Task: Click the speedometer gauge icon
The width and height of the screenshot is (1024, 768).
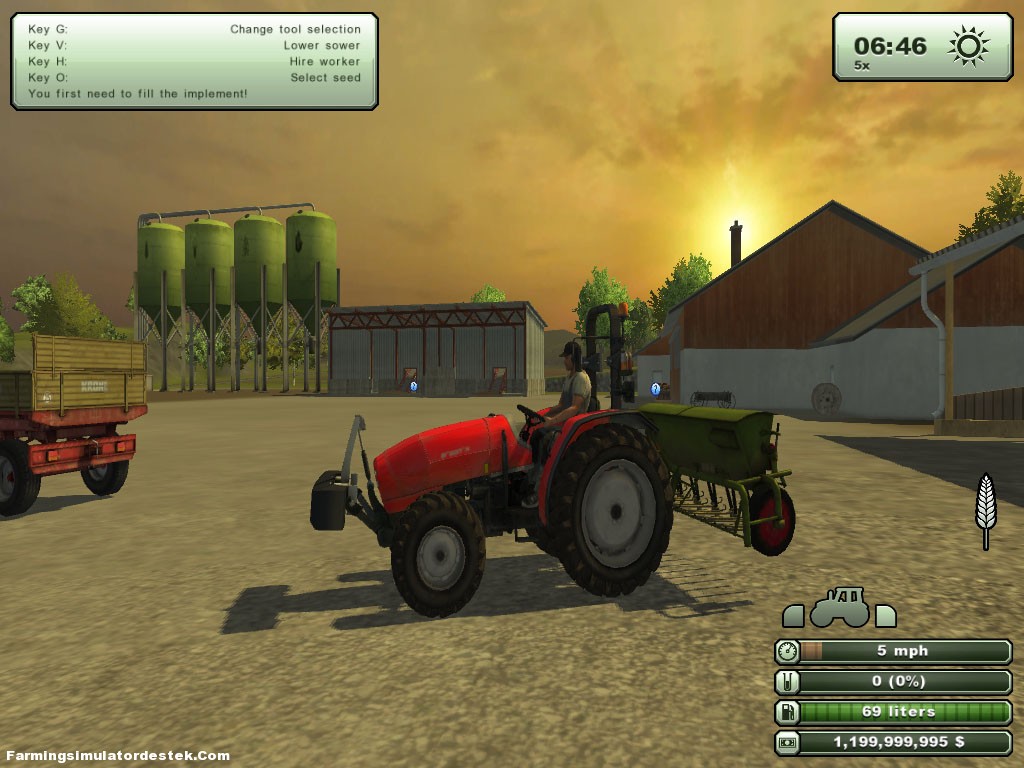Action: [x=788, y=652]
